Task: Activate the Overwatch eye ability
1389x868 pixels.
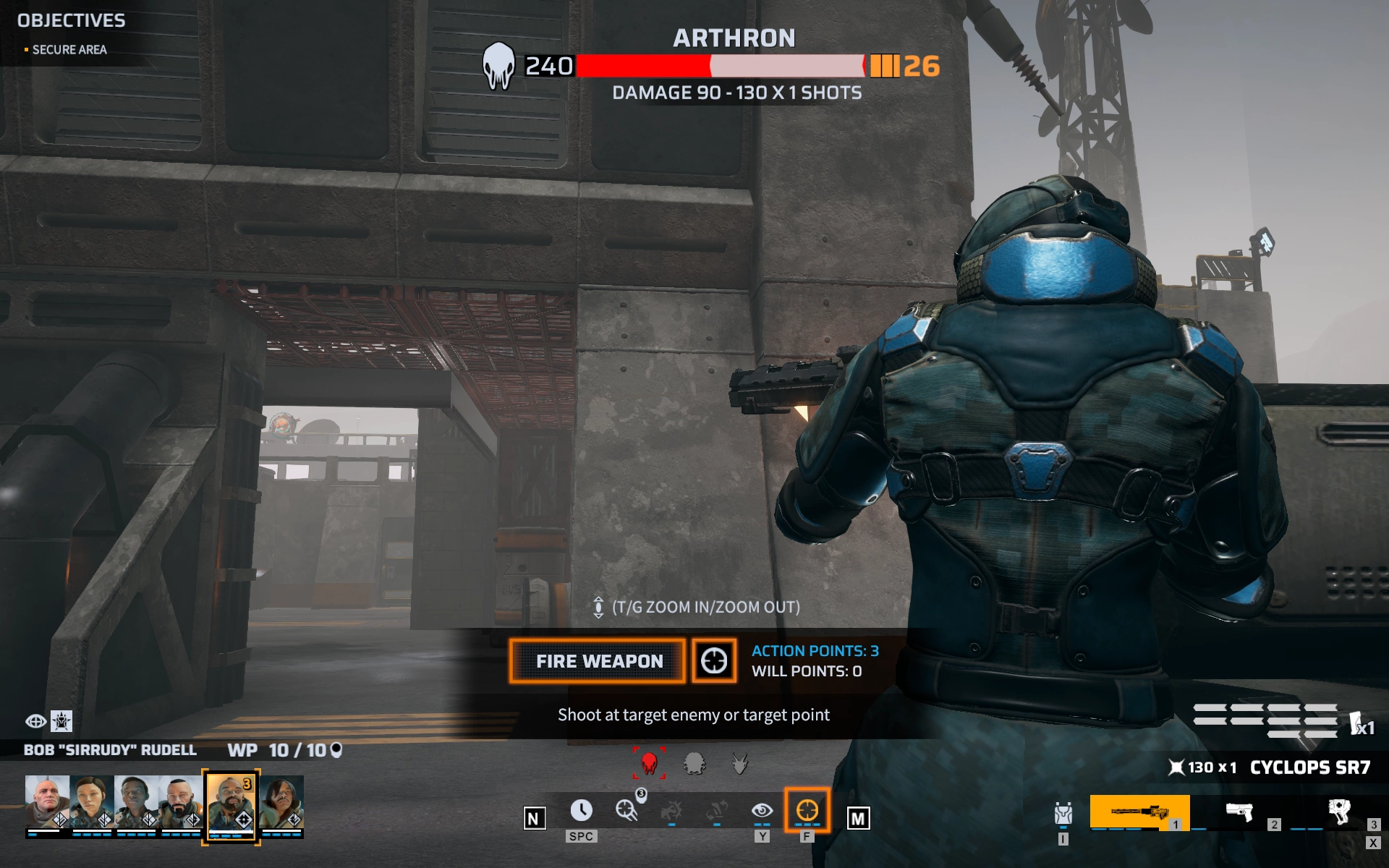Action: [762, 811]
